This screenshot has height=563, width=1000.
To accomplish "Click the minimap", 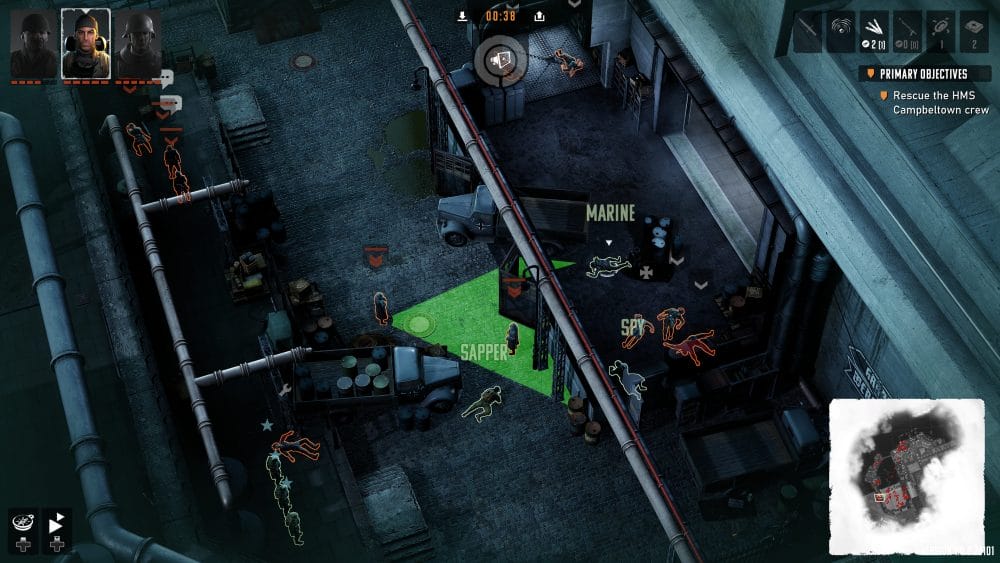I will [906, 475].
